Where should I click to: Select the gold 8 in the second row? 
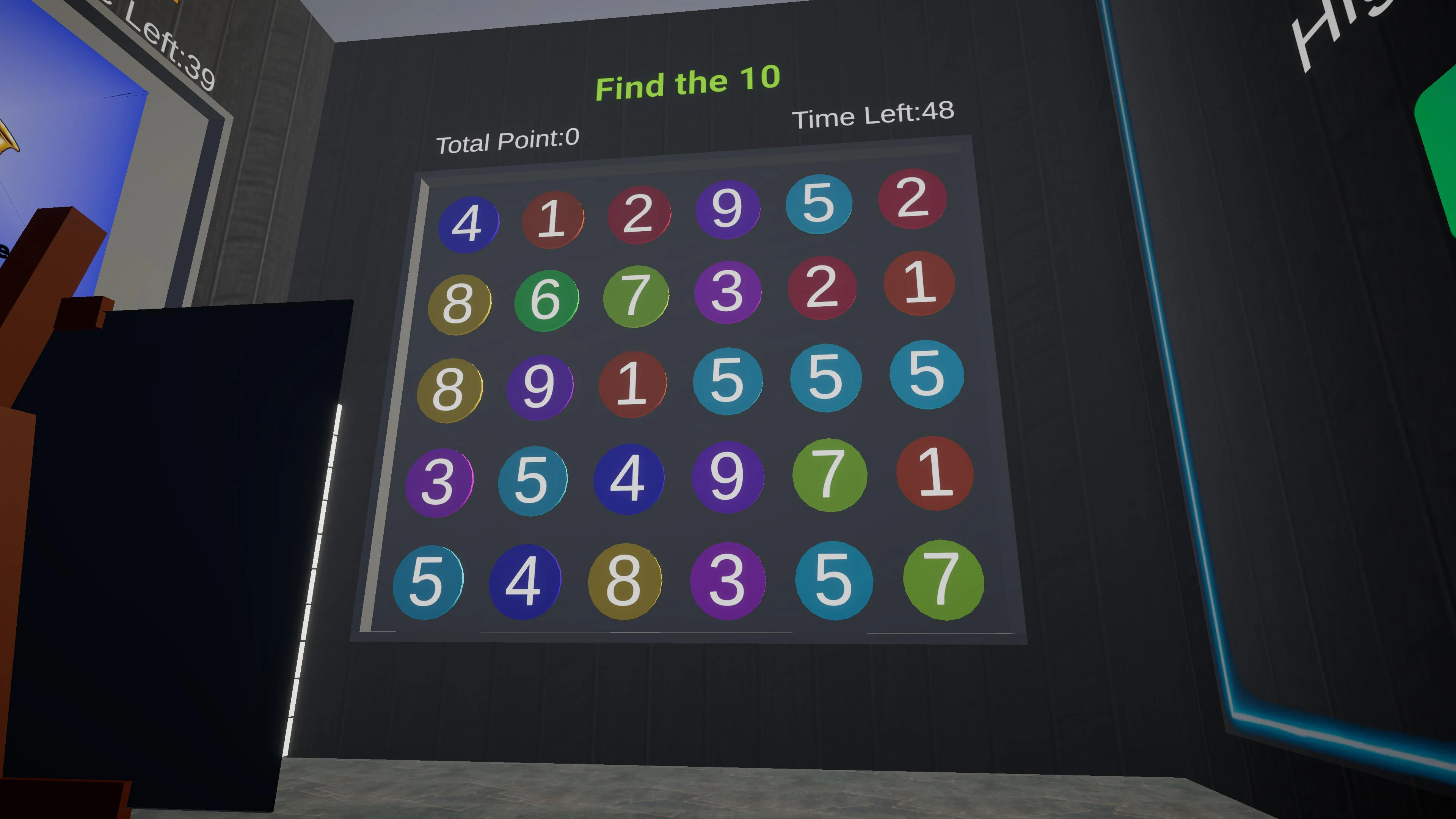tap(459, 303)
